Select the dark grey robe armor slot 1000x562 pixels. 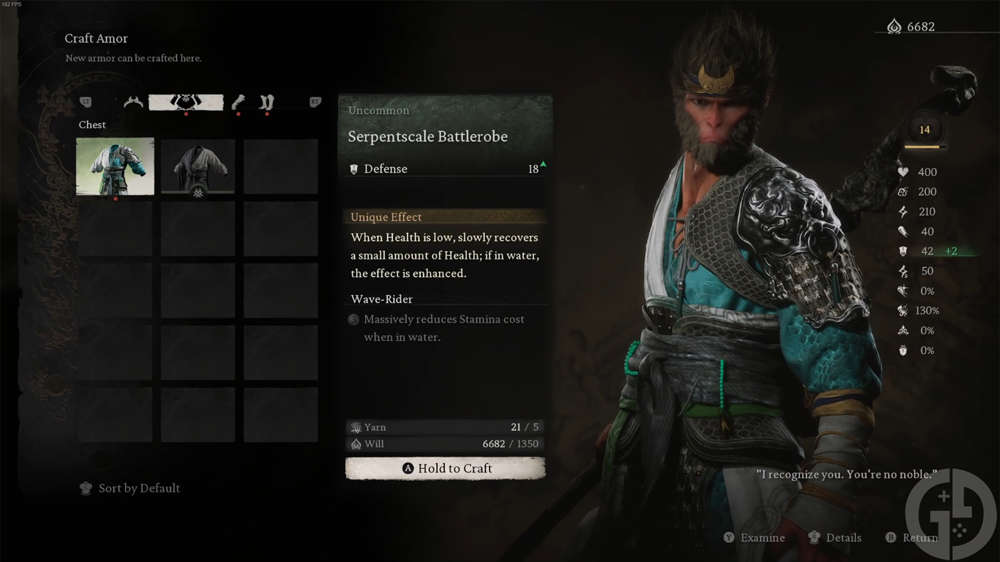pyautogui.click(x=198, y=166)
